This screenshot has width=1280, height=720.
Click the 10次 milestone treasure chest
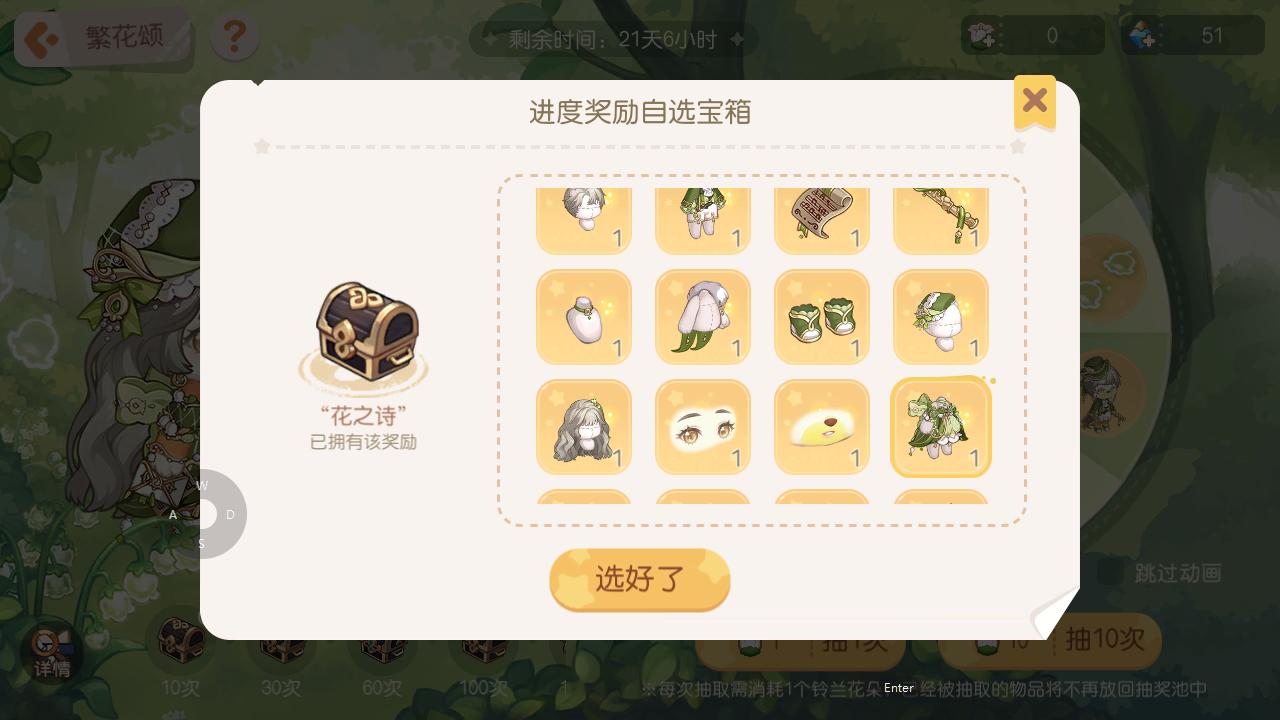(182, 640)
